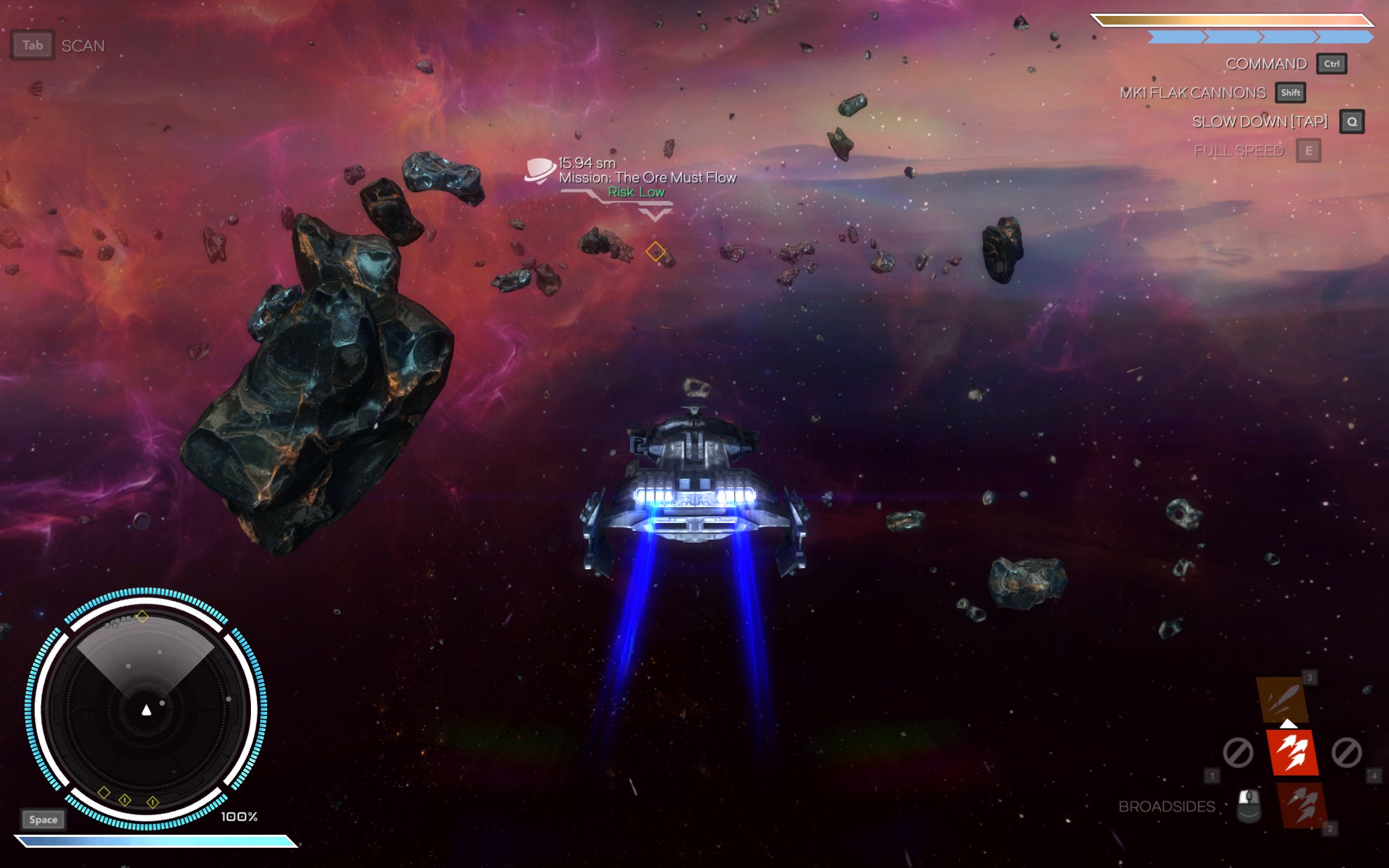1389x868 pixels.
Task: Select the bright red triple-rocket weapon icon
Action: pos(1292,752)
